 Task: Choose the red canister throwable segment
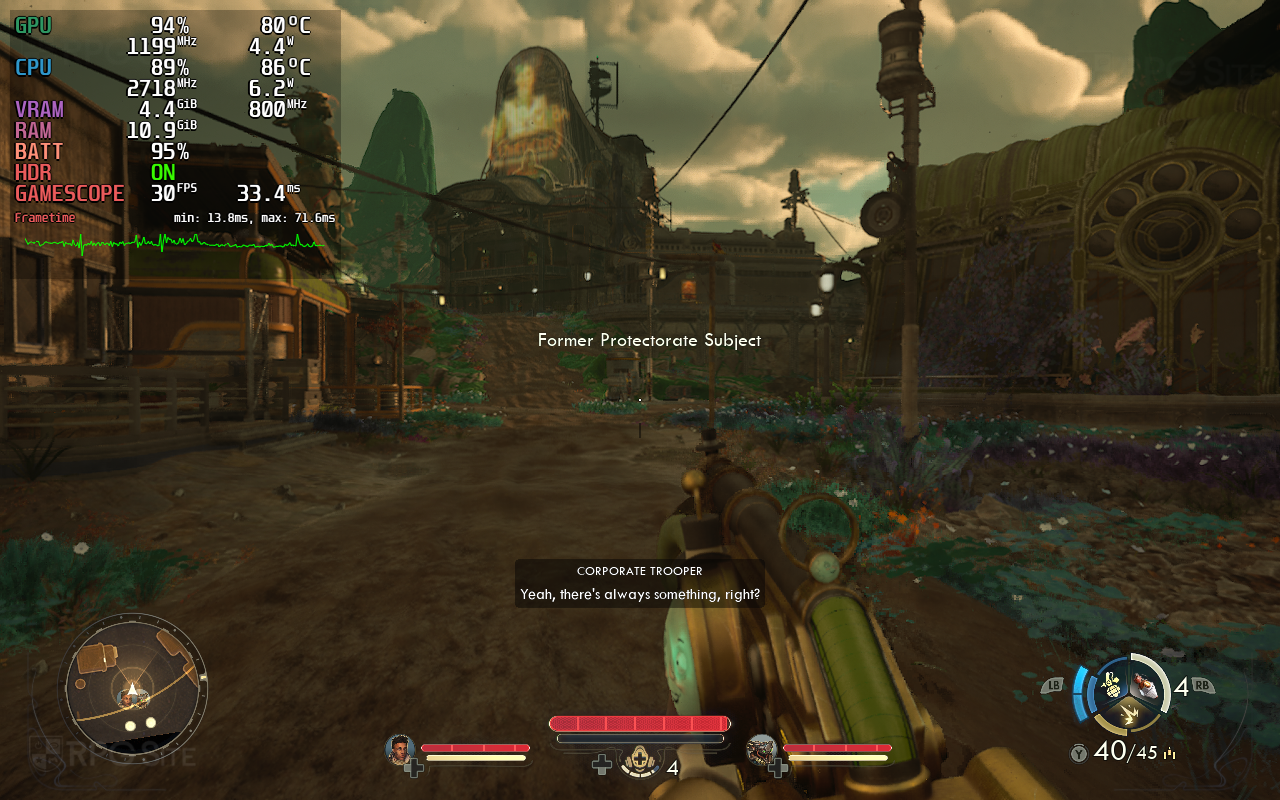pyautogui.click(x=1146, y=685)
